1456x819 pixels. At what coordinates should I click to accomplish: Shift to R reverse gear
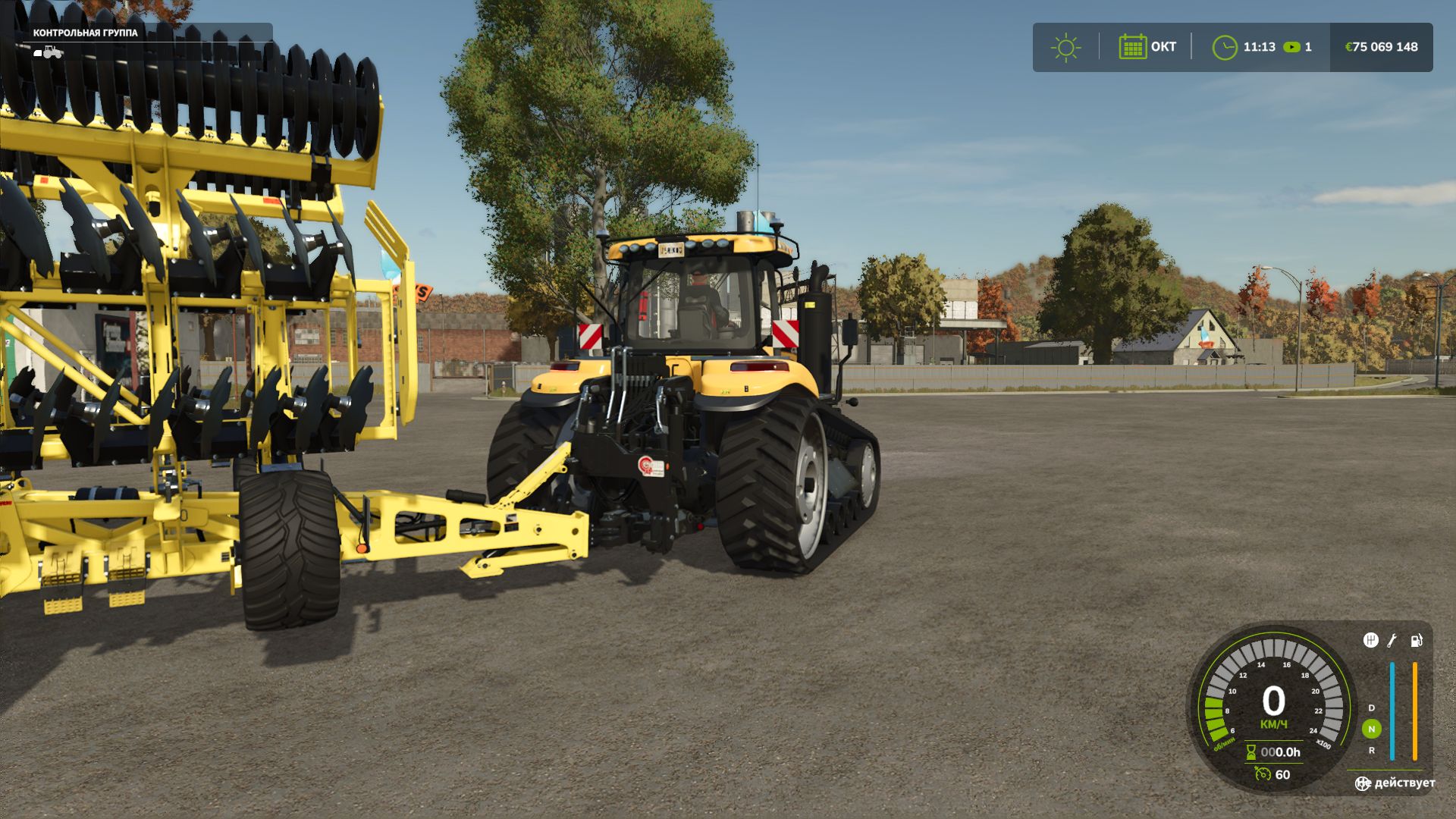pyautogui.click(x=1371, y=750)
